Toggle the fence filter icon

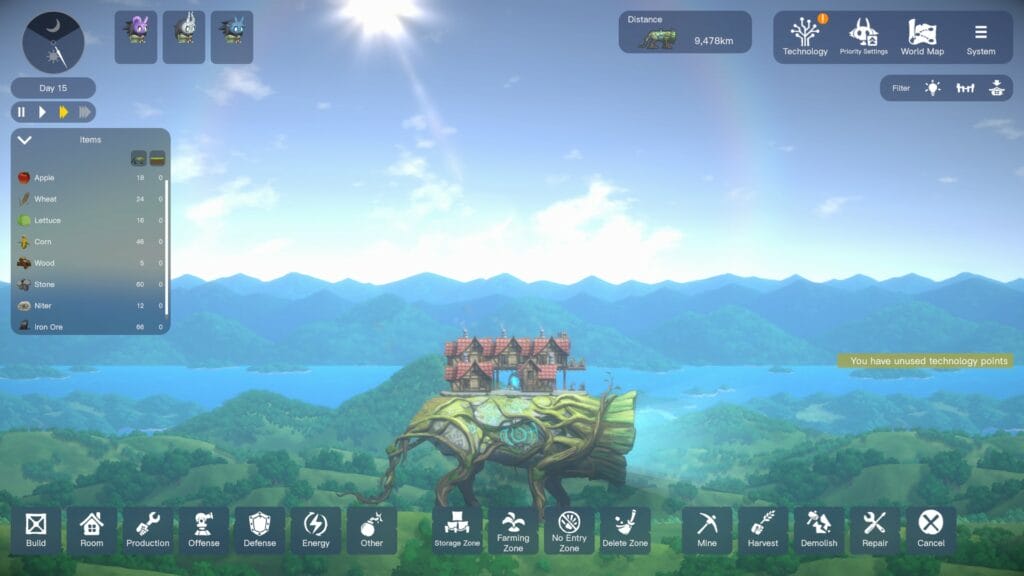click(964, 88)
